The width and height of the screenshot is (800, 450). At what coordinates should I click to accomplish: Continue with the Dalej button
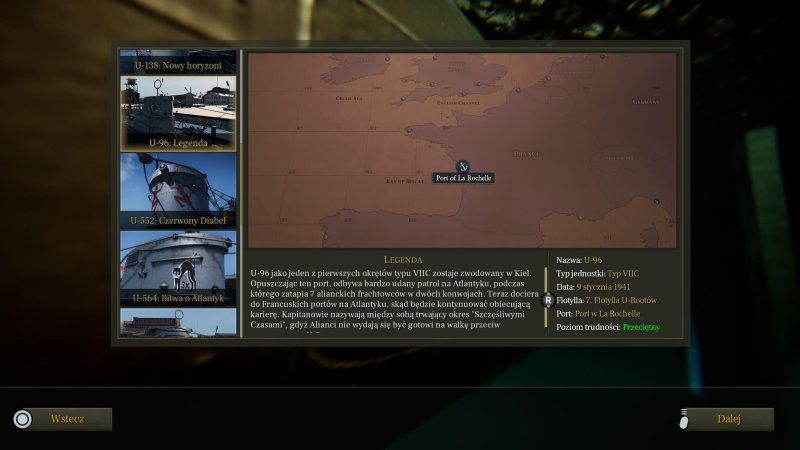pos(729,419)
